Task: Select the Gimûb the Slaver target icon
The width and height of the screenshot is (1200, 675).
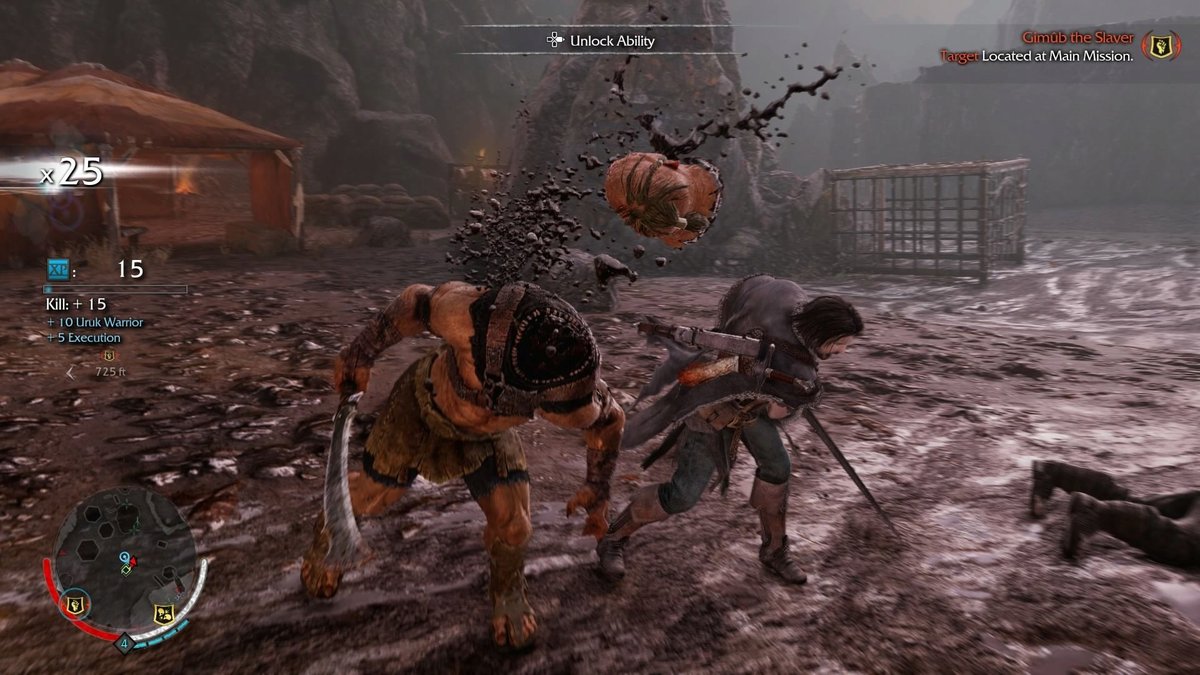Action: pyautogui.click(x=1161, y=45)
